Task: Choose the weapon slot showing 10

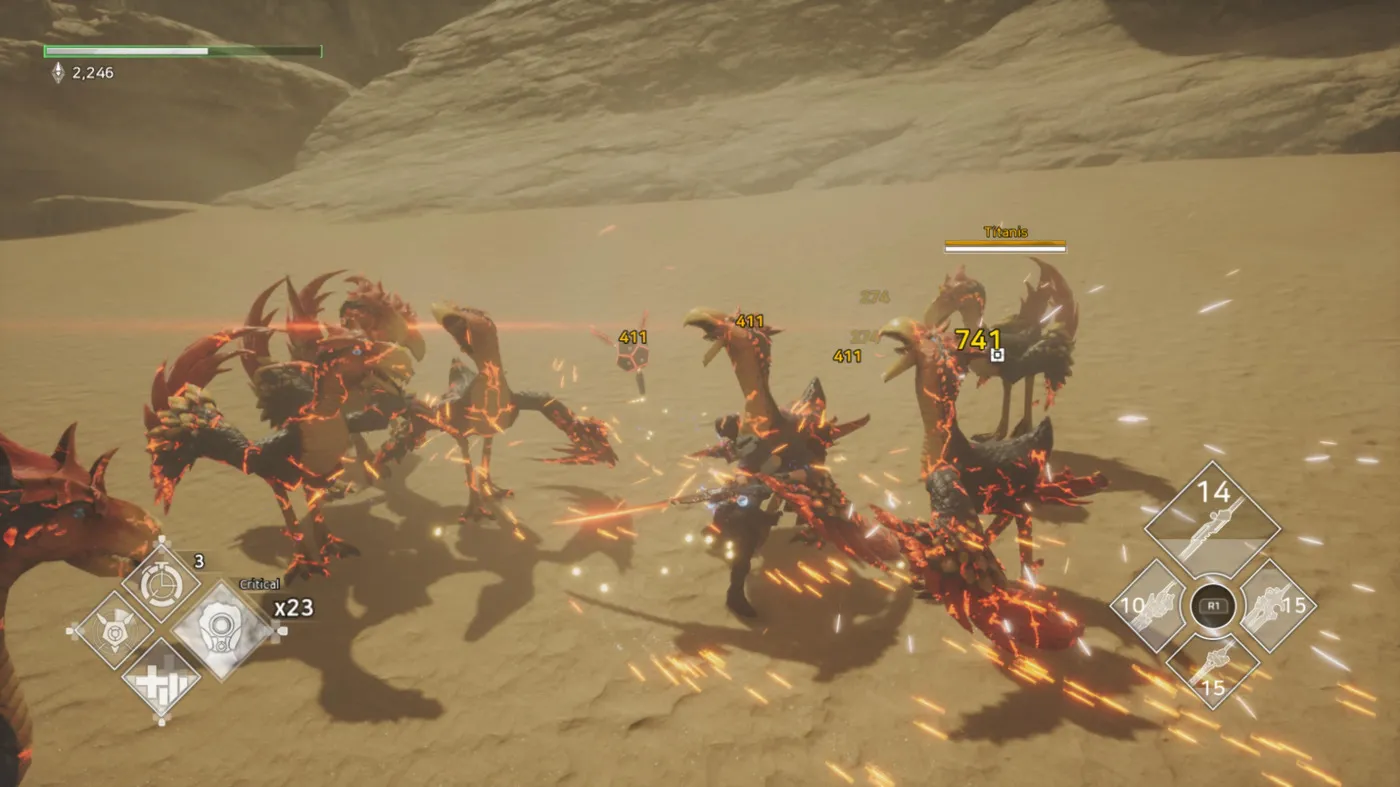Action: coord(1148,606)
